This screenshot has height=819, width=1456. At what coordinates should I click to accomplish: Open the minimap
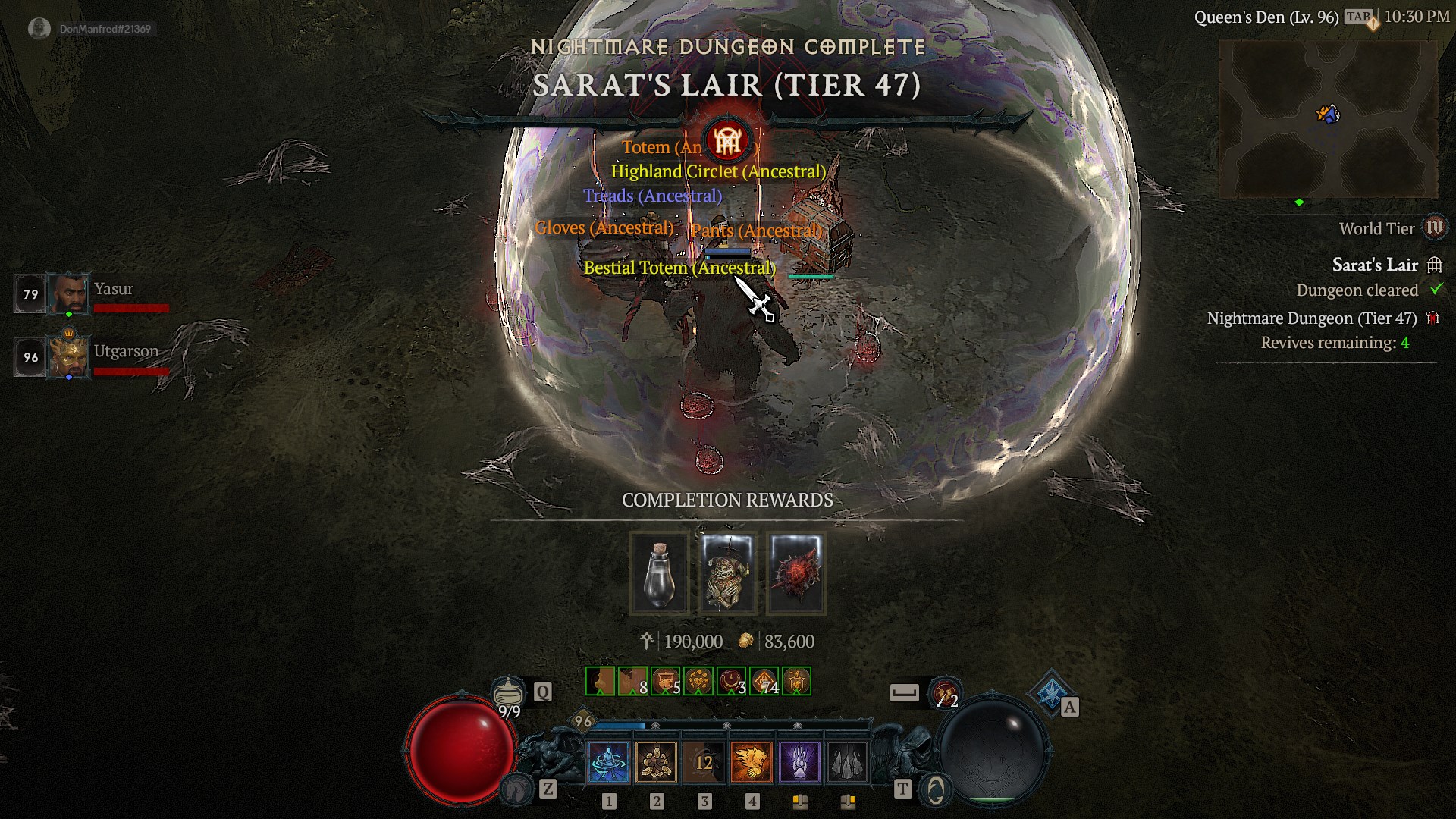click(x=1327, y=119)
